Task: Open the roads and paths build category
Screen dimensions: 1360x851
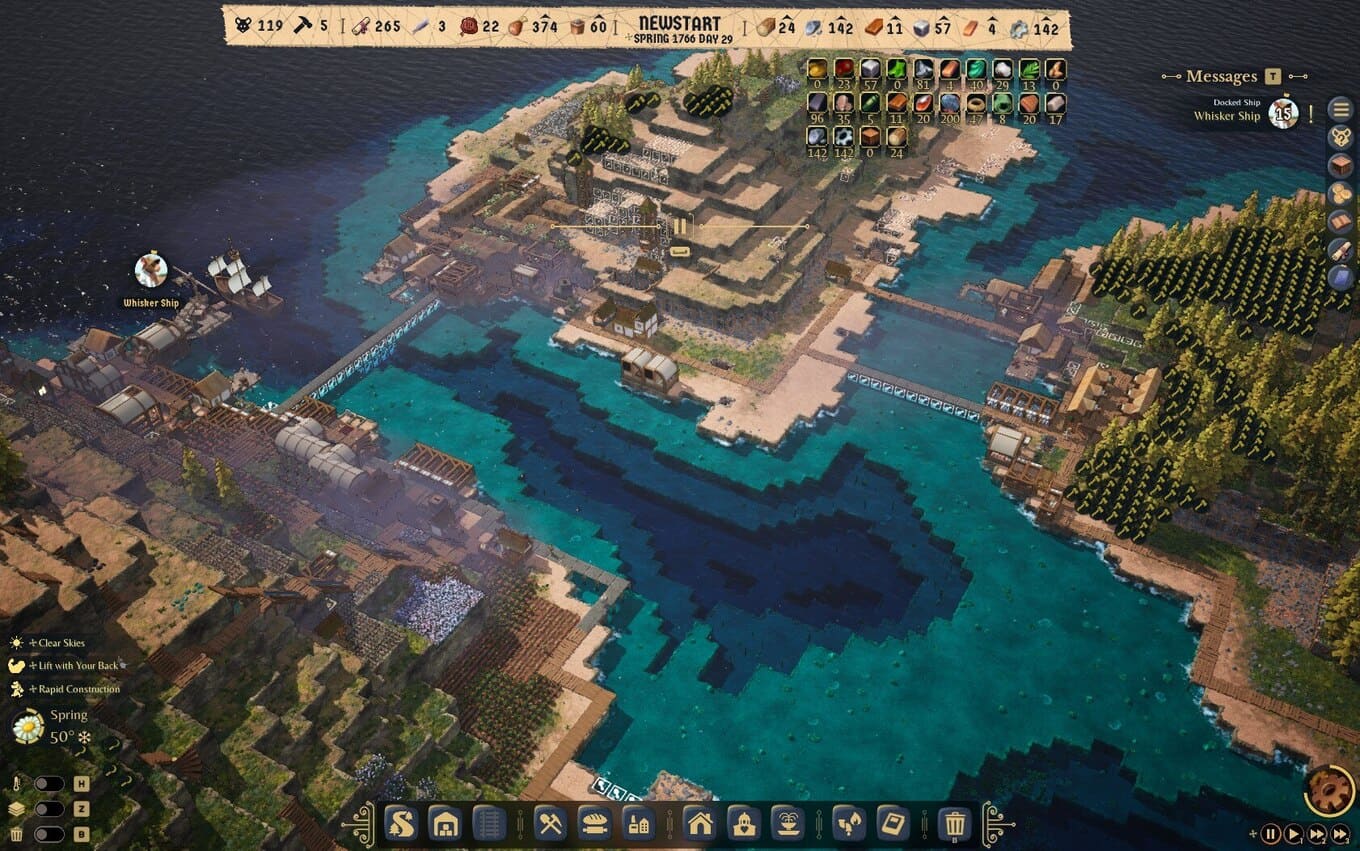Action: (x=401, y=823)
